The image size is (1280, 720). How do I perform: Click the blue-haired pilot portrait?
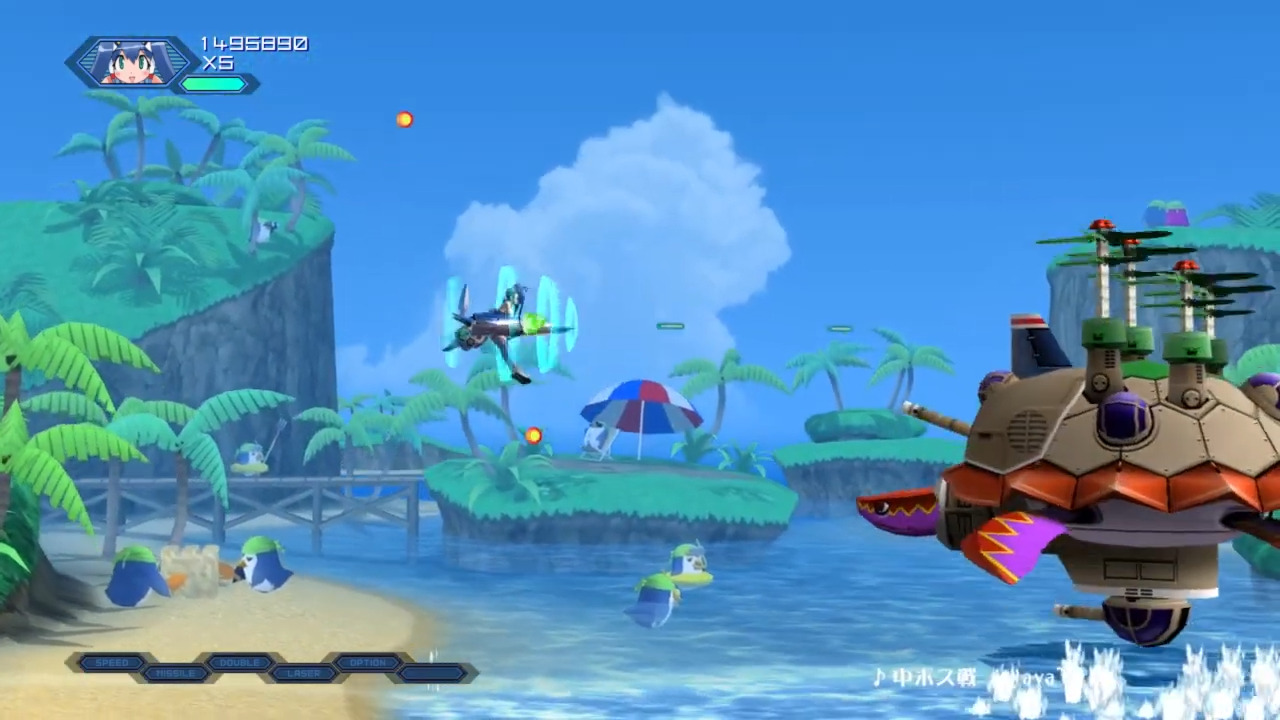132,63
